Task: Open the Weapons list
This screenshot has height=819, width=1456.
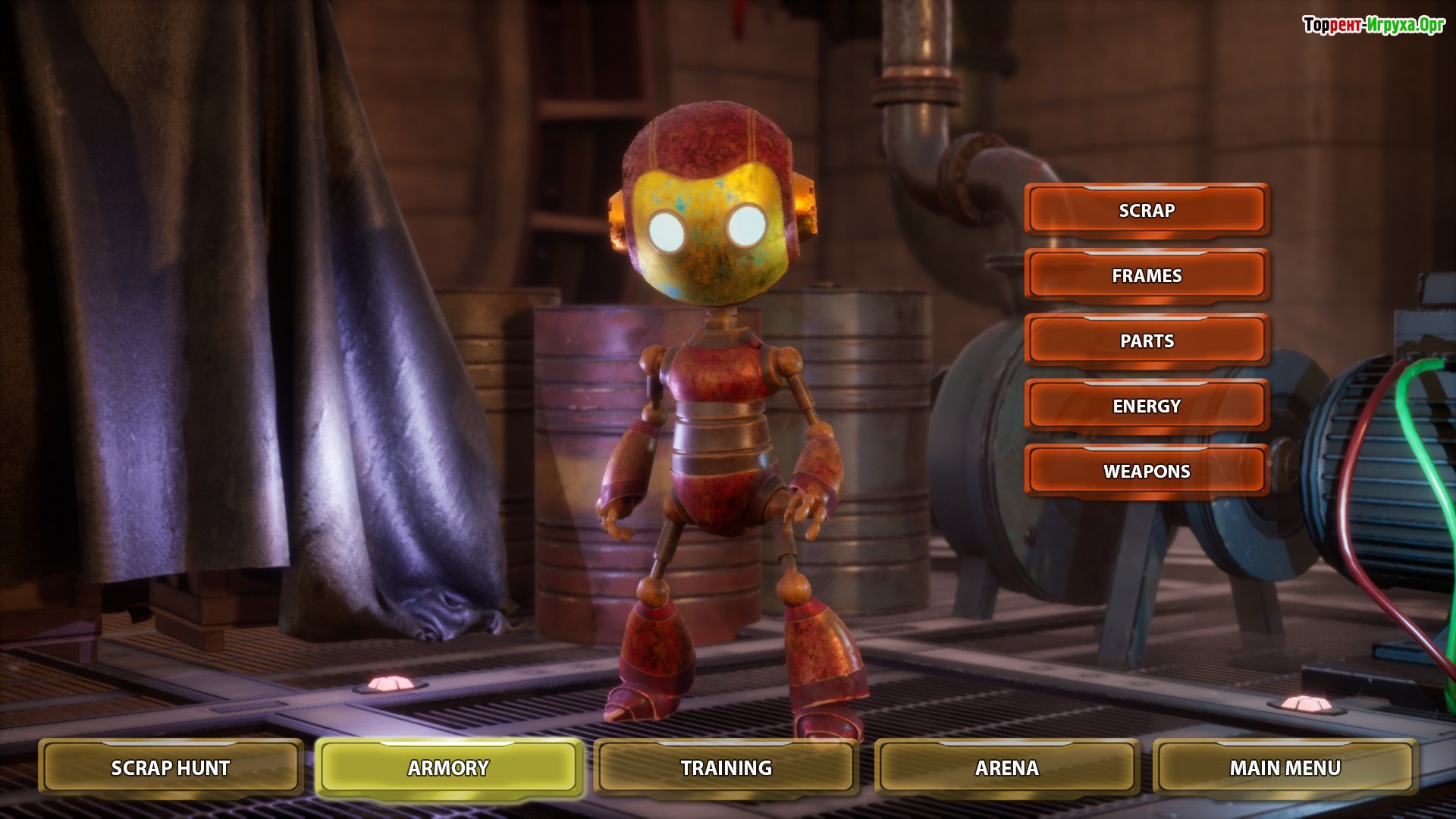Action: (x=1147, y=471)
